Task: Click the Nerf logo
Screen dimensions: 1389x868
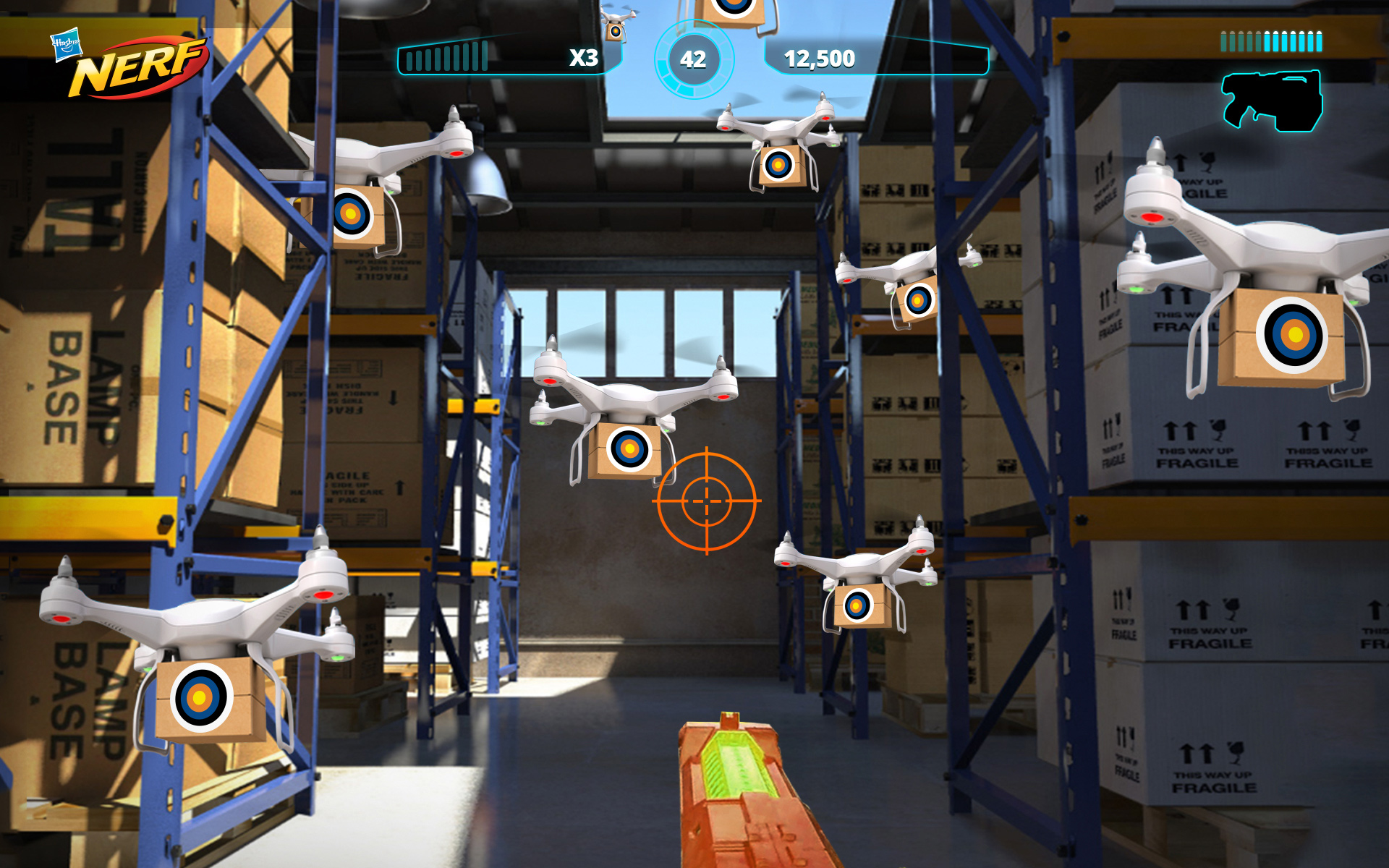Action: click(x=137, y=67)
